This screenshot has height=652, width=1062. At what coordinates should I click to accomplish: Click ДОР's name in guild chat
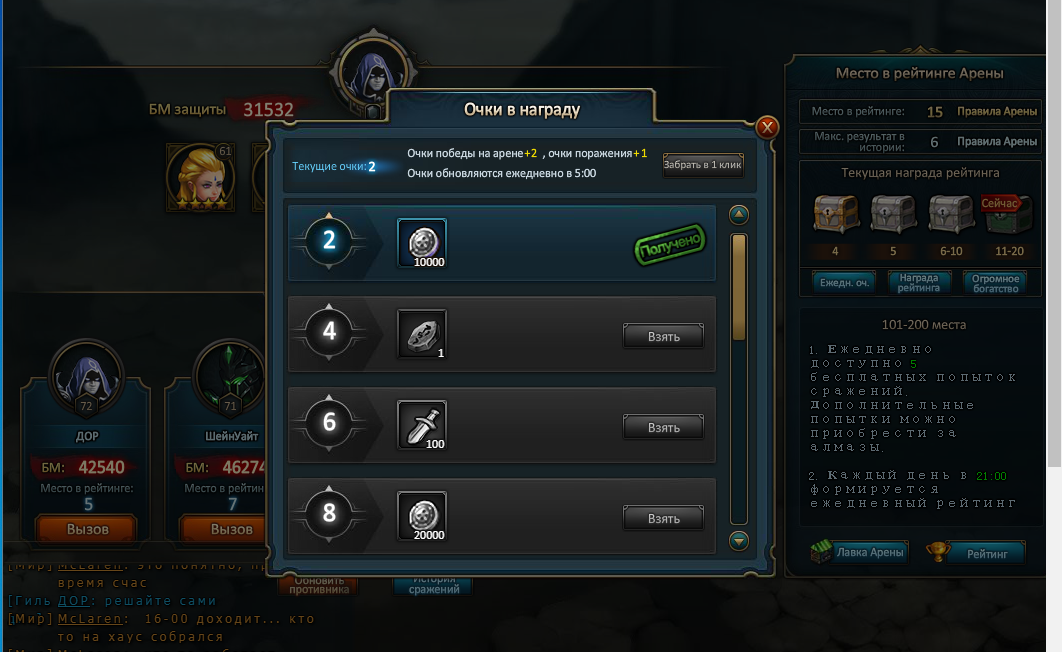pos(73,601)
